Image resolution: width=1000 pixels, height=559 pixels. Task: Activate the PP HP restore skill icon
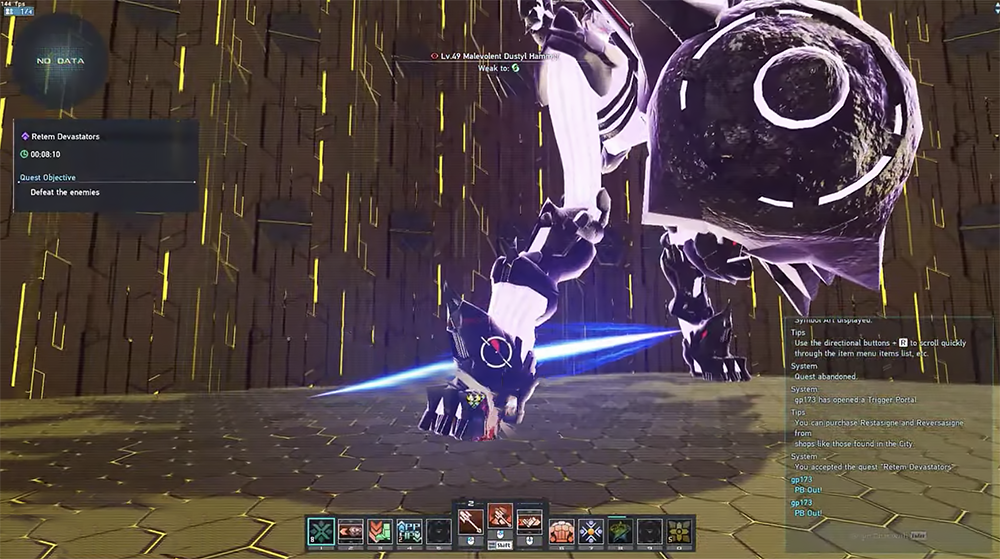click(x=410, y=531)
